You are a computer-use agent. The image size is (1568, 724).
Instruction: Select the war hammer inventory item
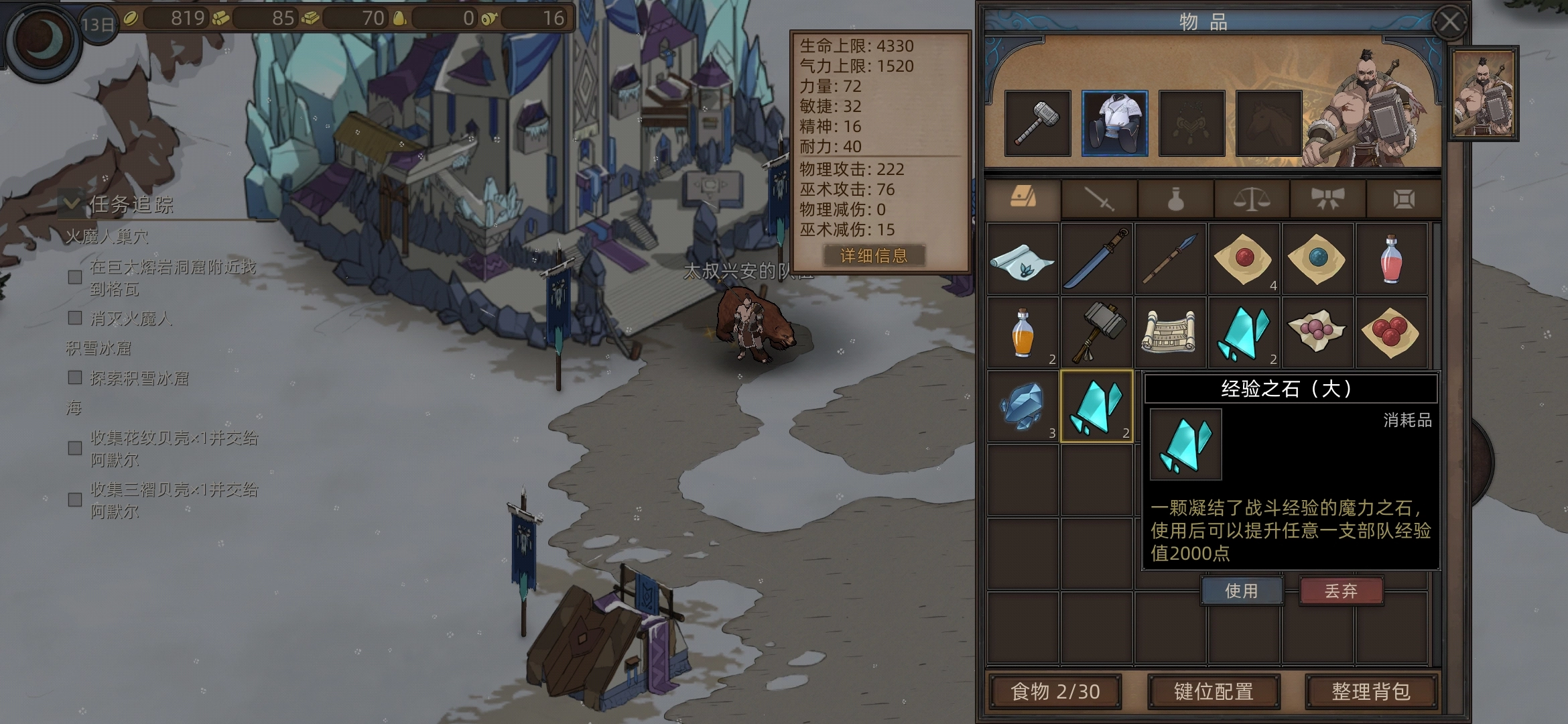pos(1097,333)
